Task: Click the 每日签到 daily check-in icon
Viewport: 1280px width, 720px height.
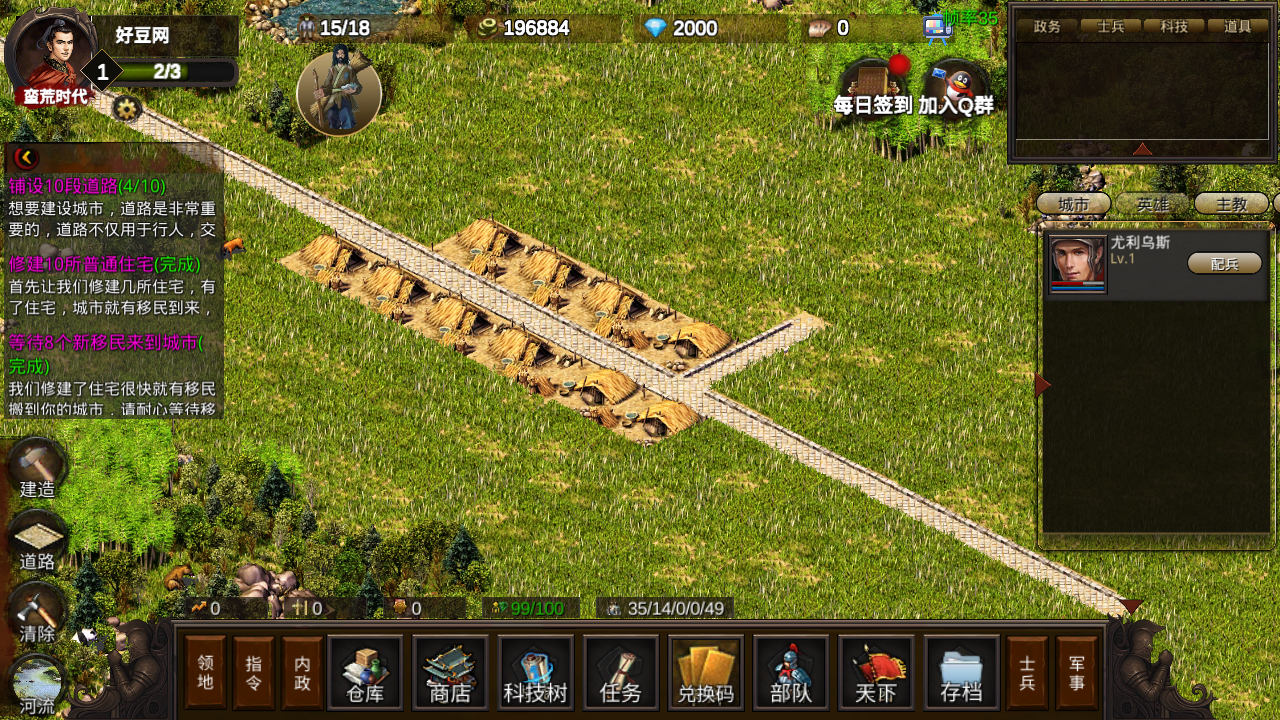Action: [873, 88]
